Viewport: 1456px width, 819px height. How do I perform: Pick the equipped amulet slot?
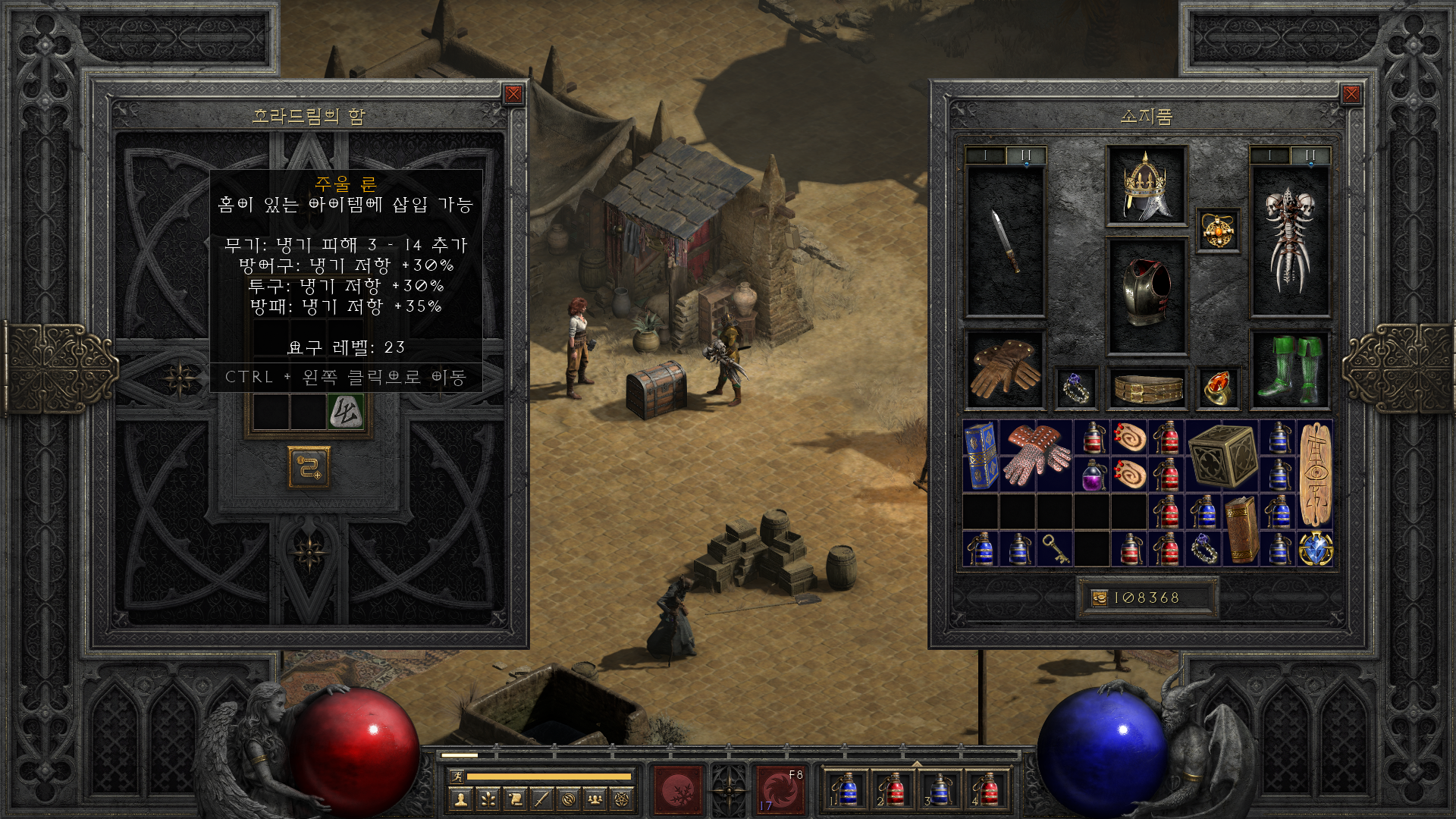(1218, 231)
